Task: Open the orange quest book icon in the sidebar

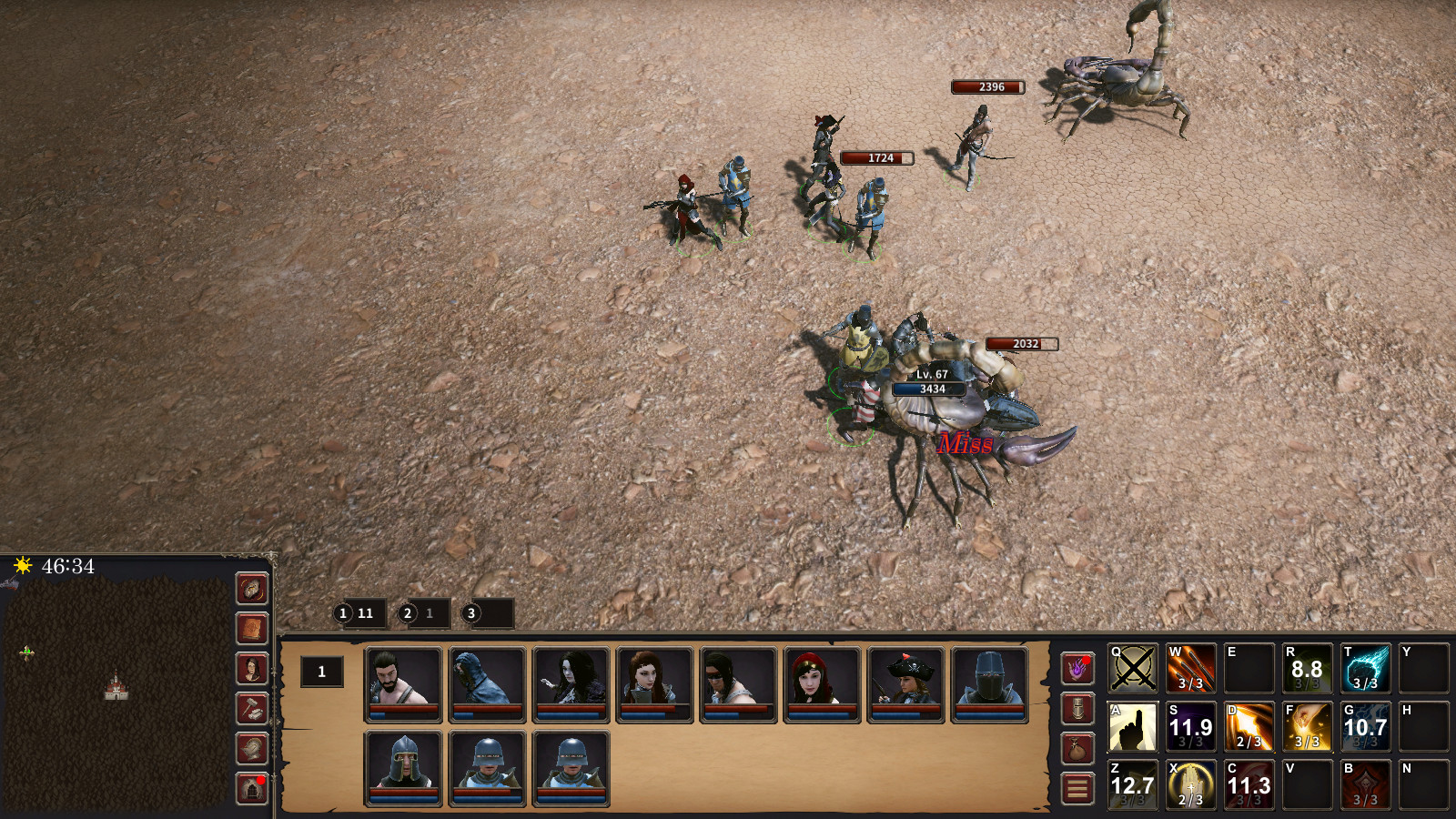Action: [252, 628]
